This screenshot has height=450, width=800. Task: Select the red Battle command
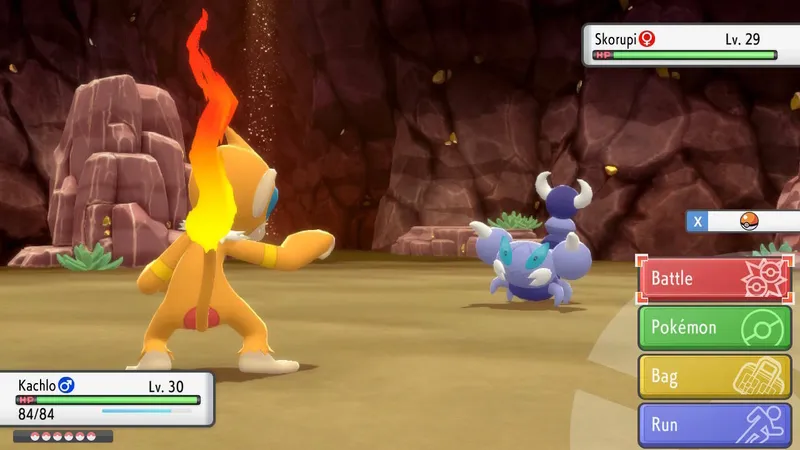[714, 278]
